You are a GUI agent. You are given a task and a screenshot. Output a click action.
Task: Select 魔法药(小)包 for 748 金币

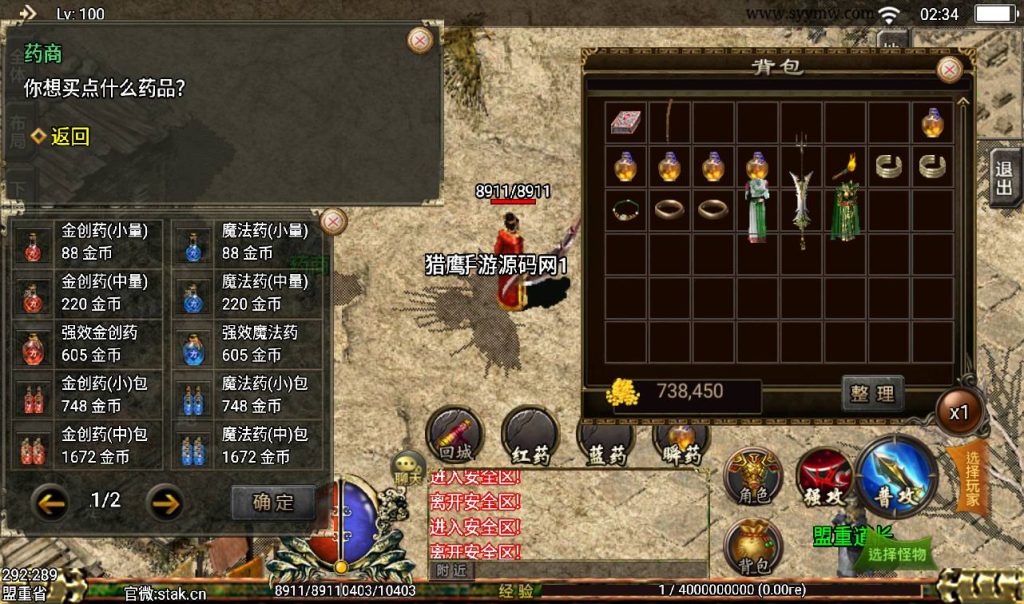pyautogui.click(x=247, y=395)
